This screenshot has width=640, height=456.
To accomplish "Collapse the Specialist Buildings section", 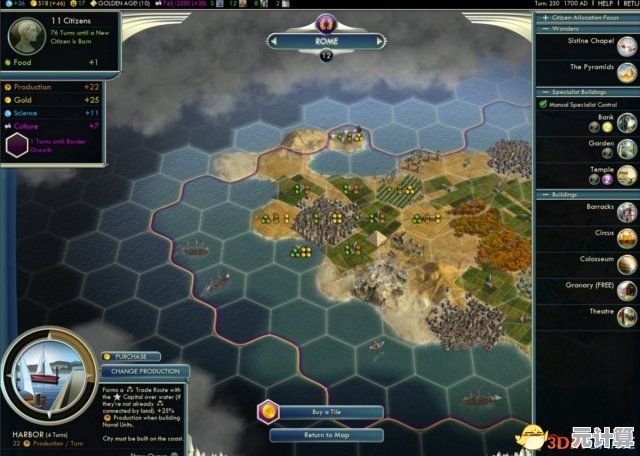I will [586, 91].
